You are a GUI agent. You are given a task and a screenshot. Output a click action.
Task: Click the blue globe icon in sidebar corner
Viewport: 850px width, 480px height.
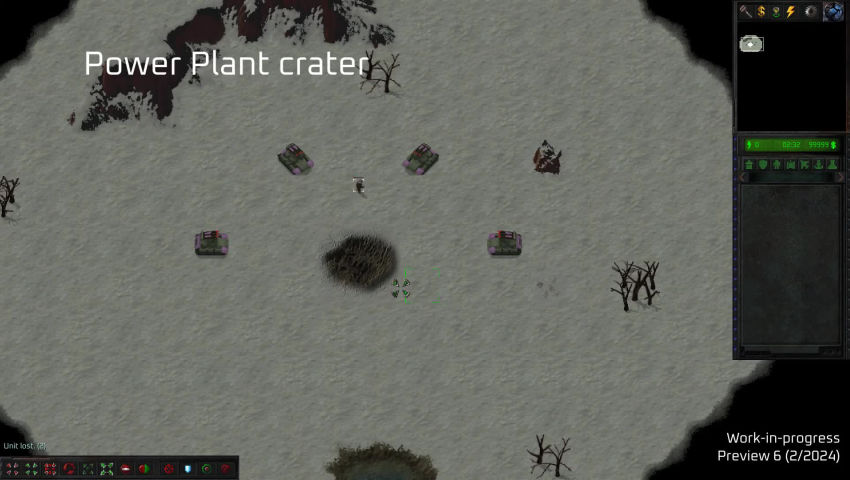tap(832, 11)
